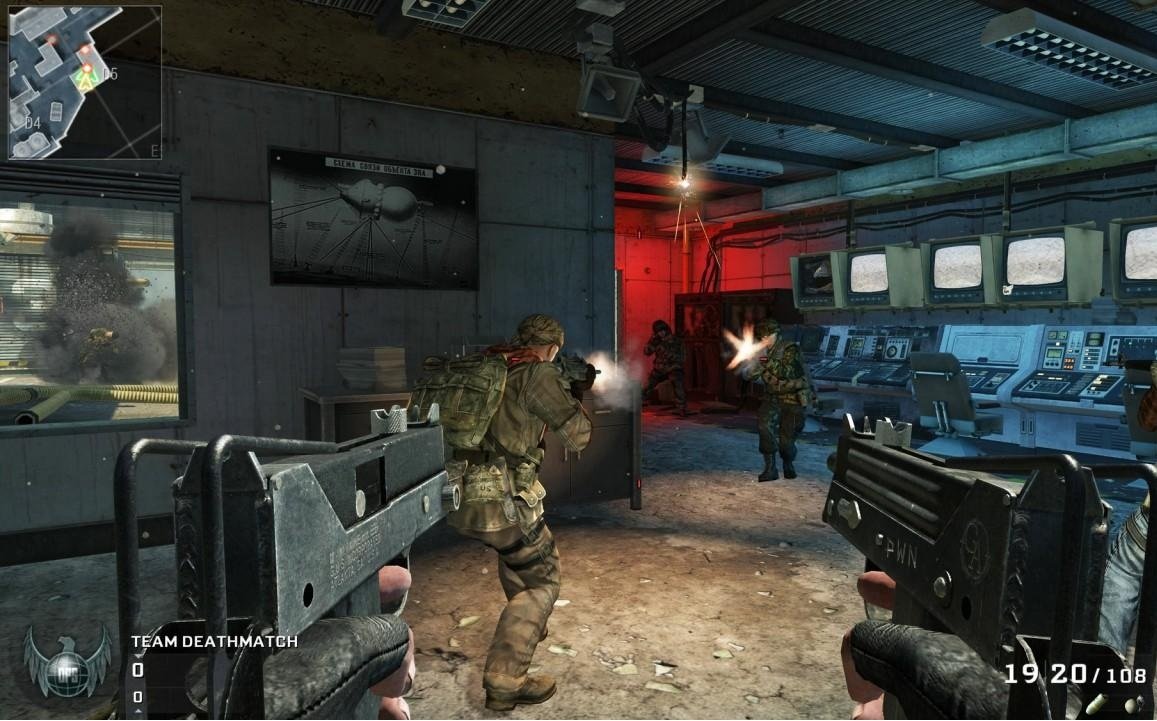The width and height of the screenshot is (1157, 721).
Task: Click the minimap radar display
Action: click(x=84, y=82)
